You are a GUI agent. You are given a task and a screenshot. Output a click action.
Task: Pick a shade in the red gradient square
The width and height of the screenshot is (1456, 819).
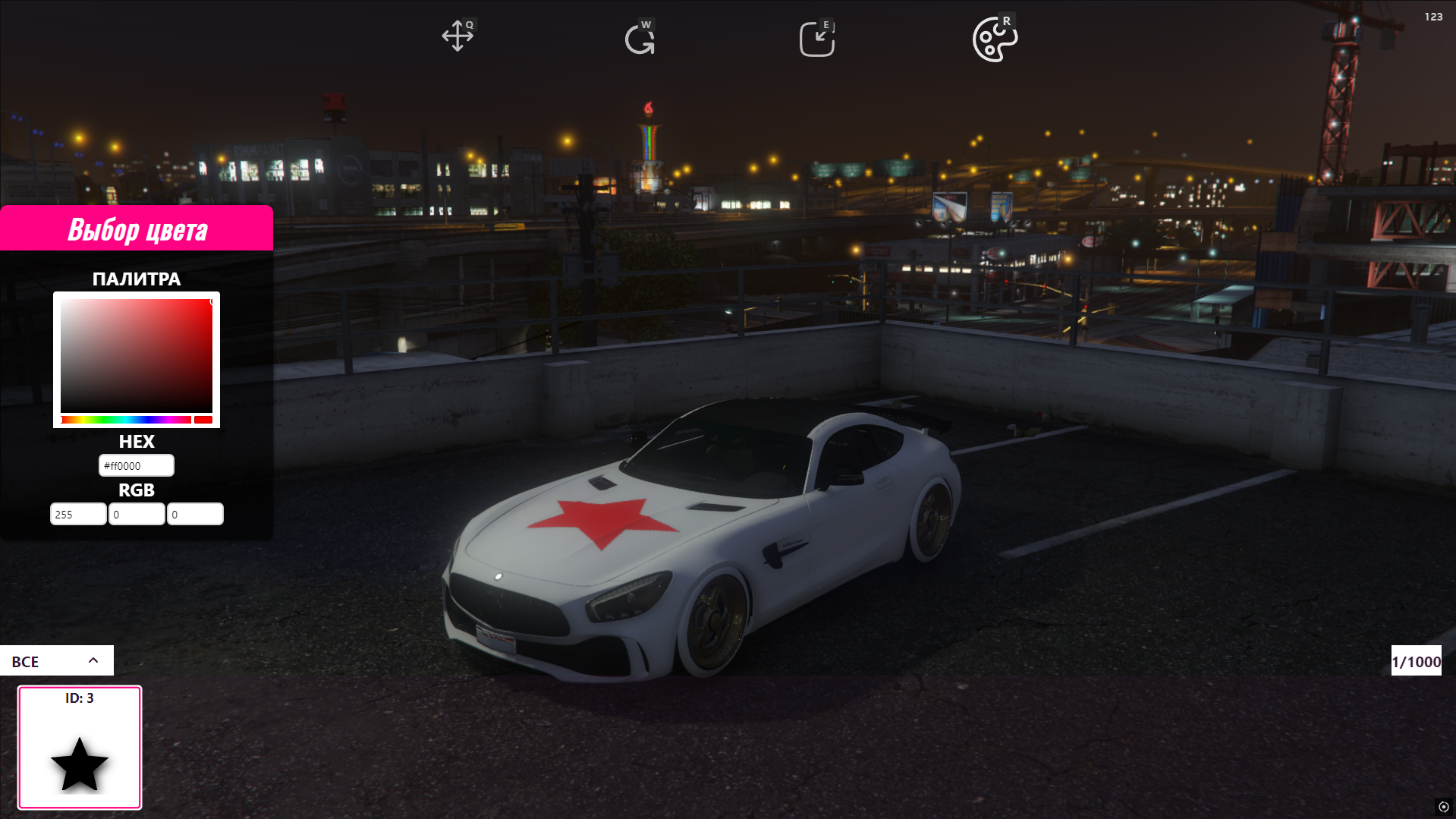click(x=137, y=355)
